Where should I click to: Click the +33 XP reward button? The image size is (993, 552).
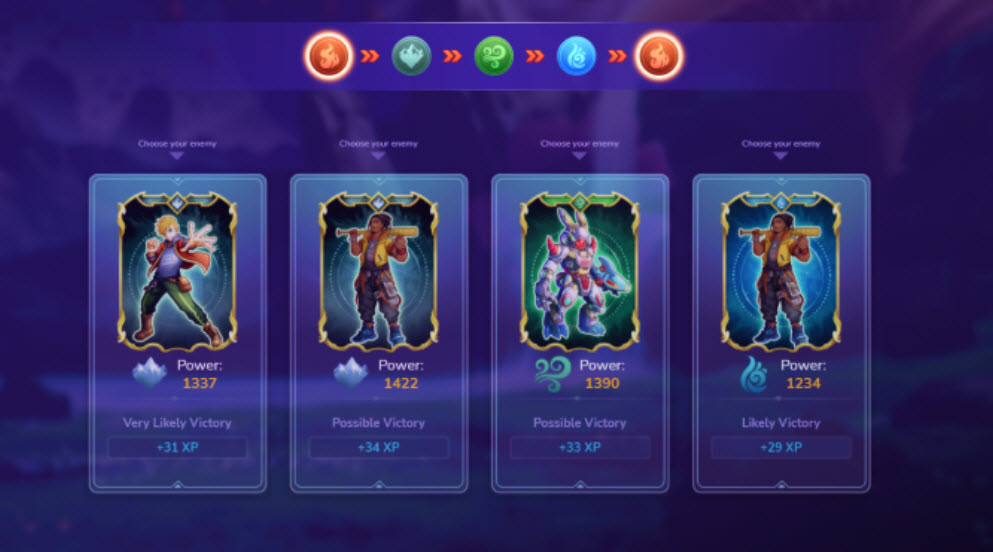coord(580,448)
